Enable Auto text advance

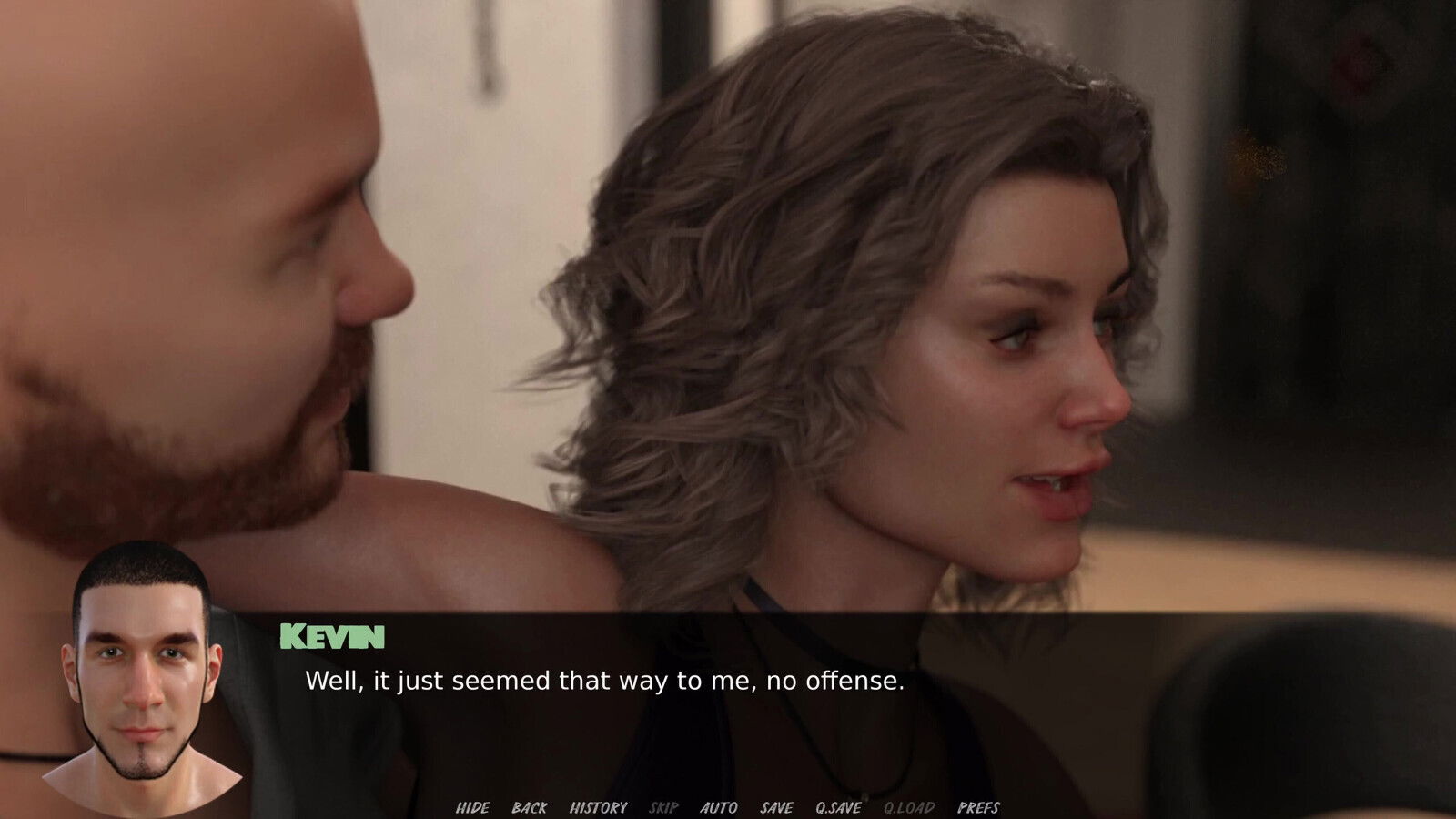718,807
